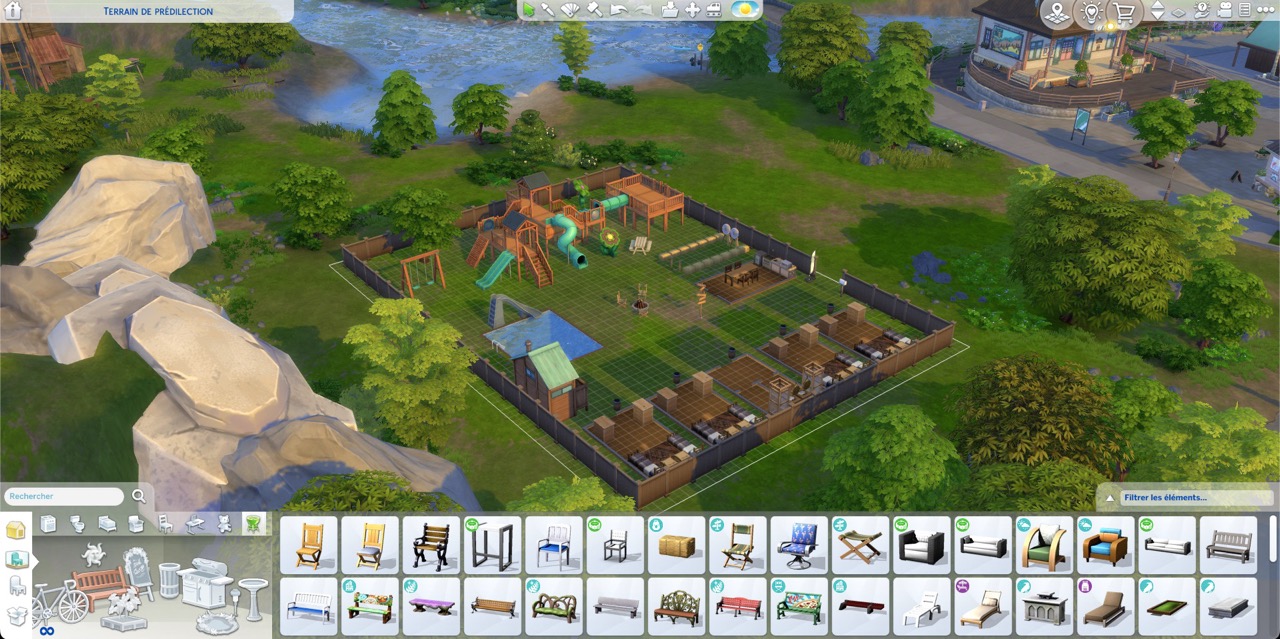Open the three-dots options menu

click(x=1265, y=10)
